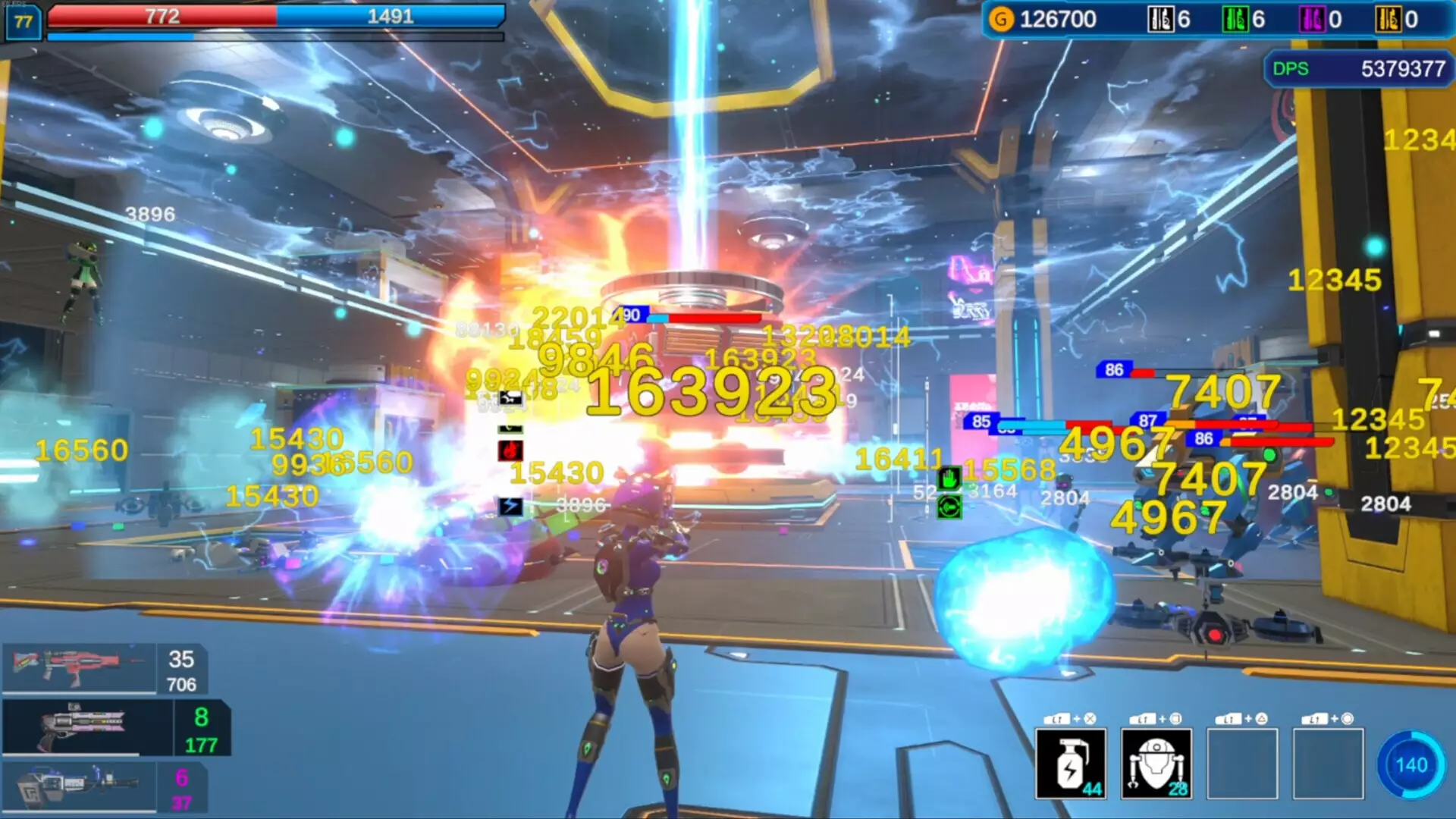This screenshot has width=1456, height=819.
Task: Select the red assault rifle weapon slot
Action: pos(80,667)
